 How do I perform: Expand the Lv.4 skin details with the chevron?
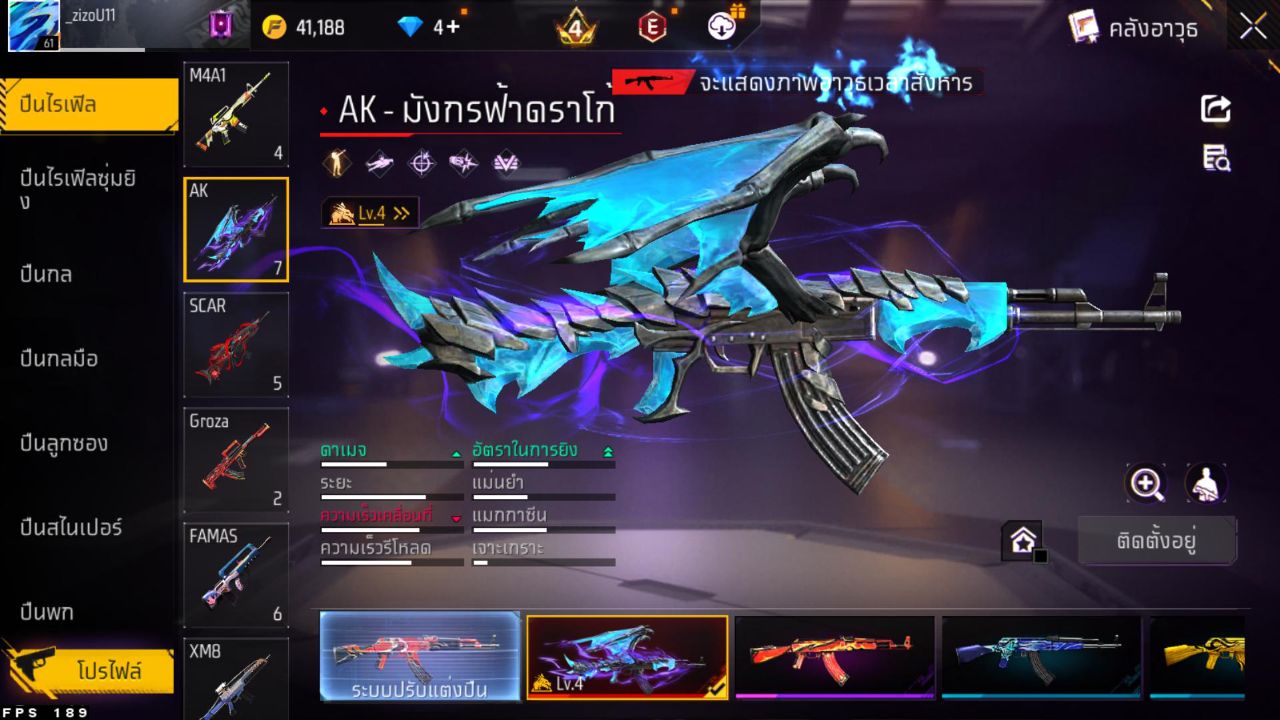[x=399, y=211]
